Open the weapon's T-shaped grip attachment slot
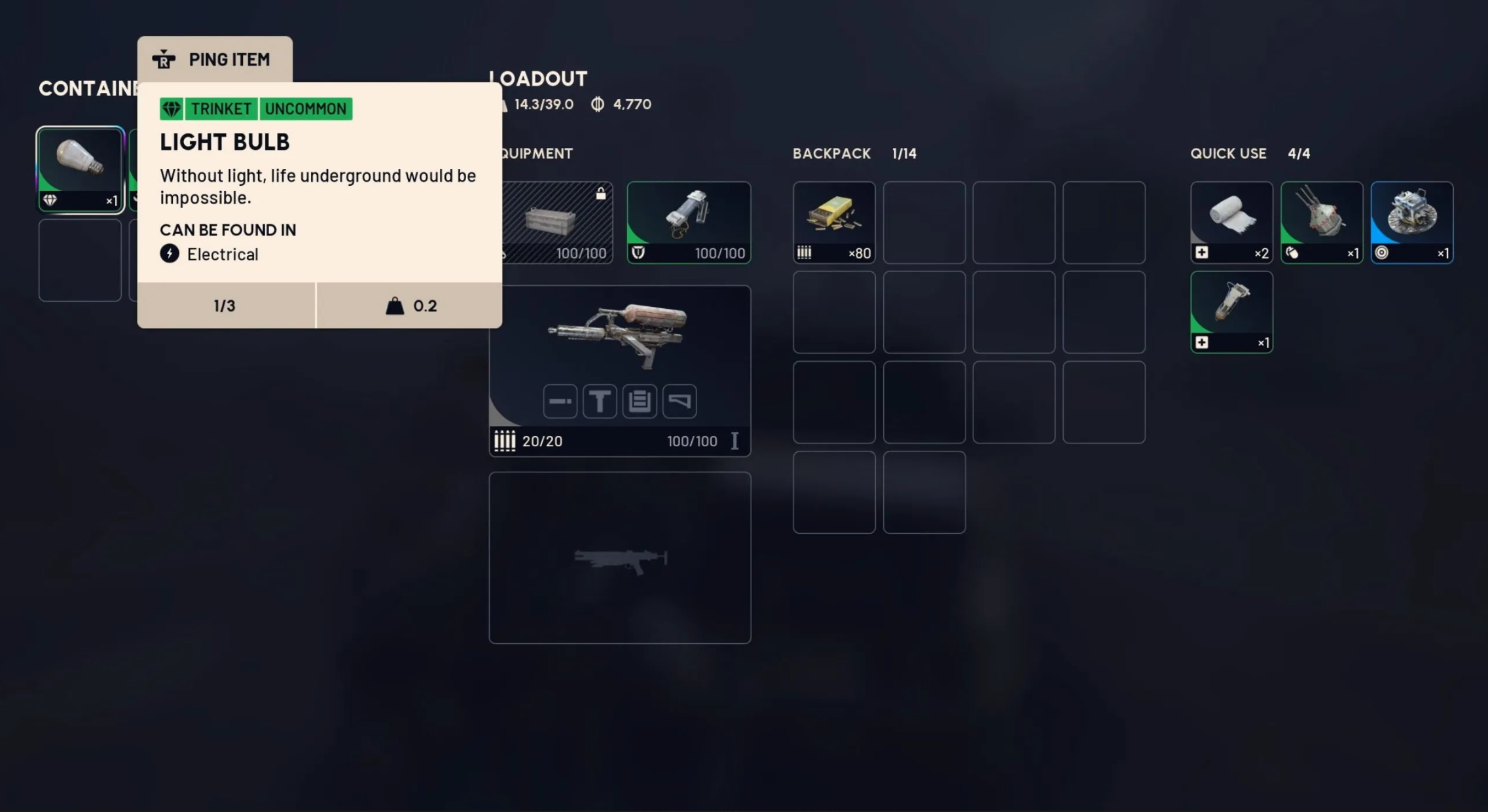Viewport: 1488px width, 812px height. (600, 401)
